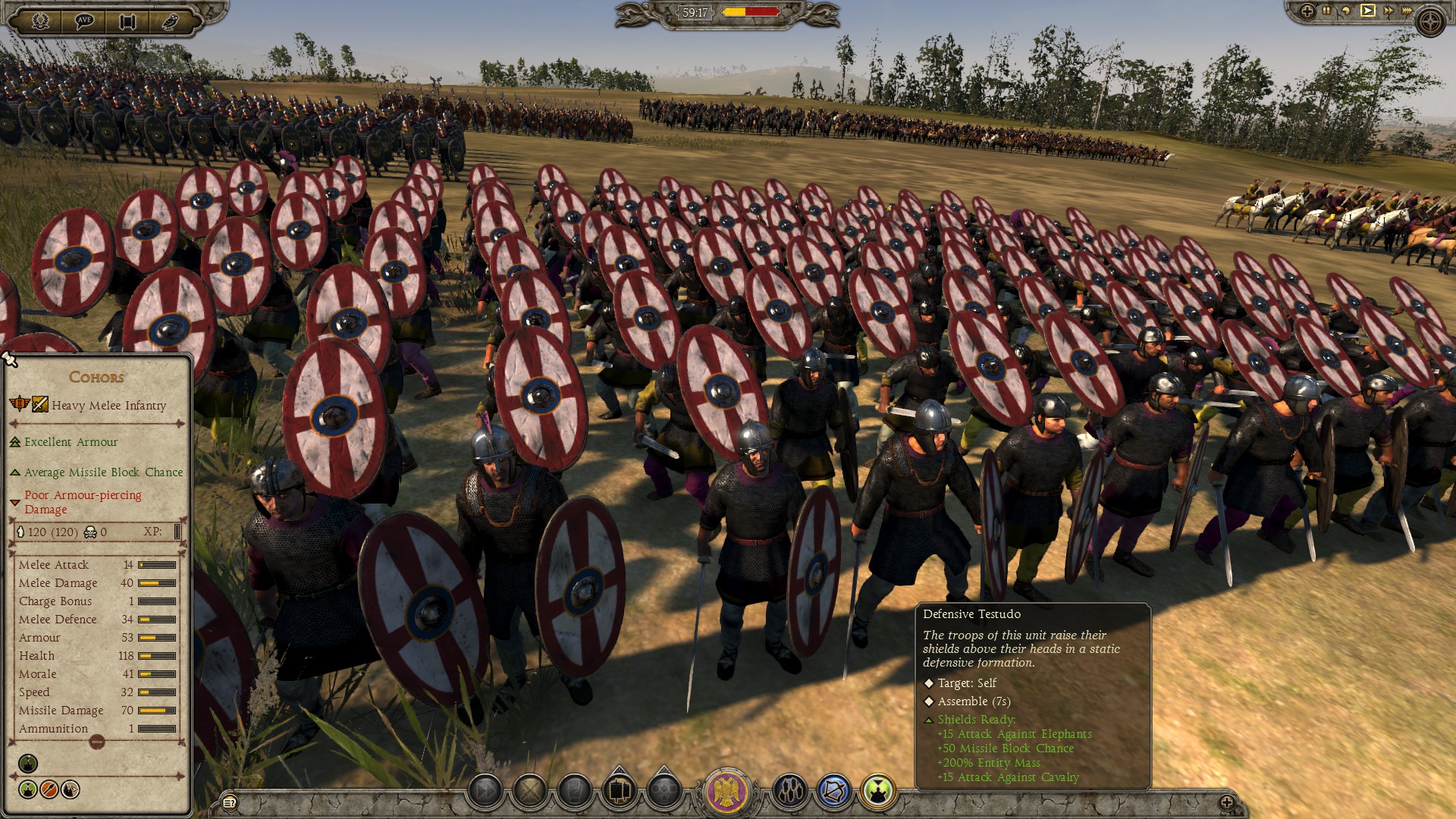Open the laurel wreath menu button
1456x819 pixels.
40,20
